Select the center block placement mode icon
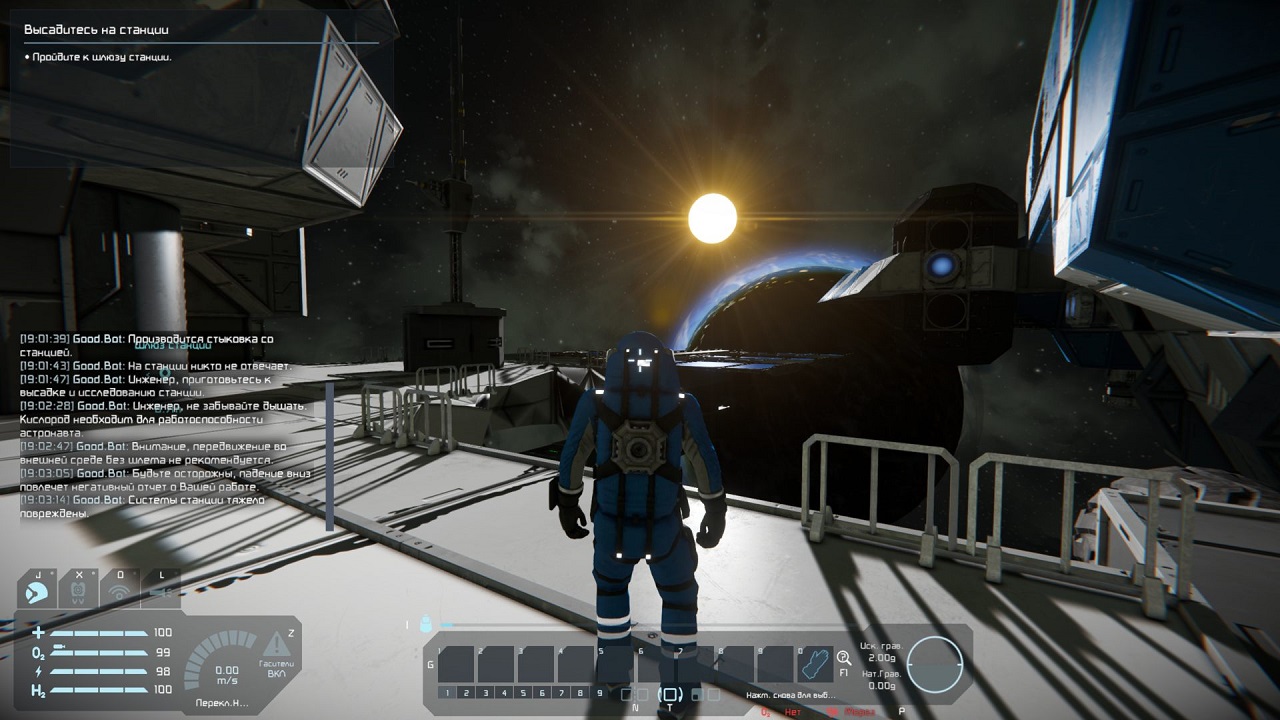Image resolution: width=1280 pixels, height=720 pixels. coord(671,694)
